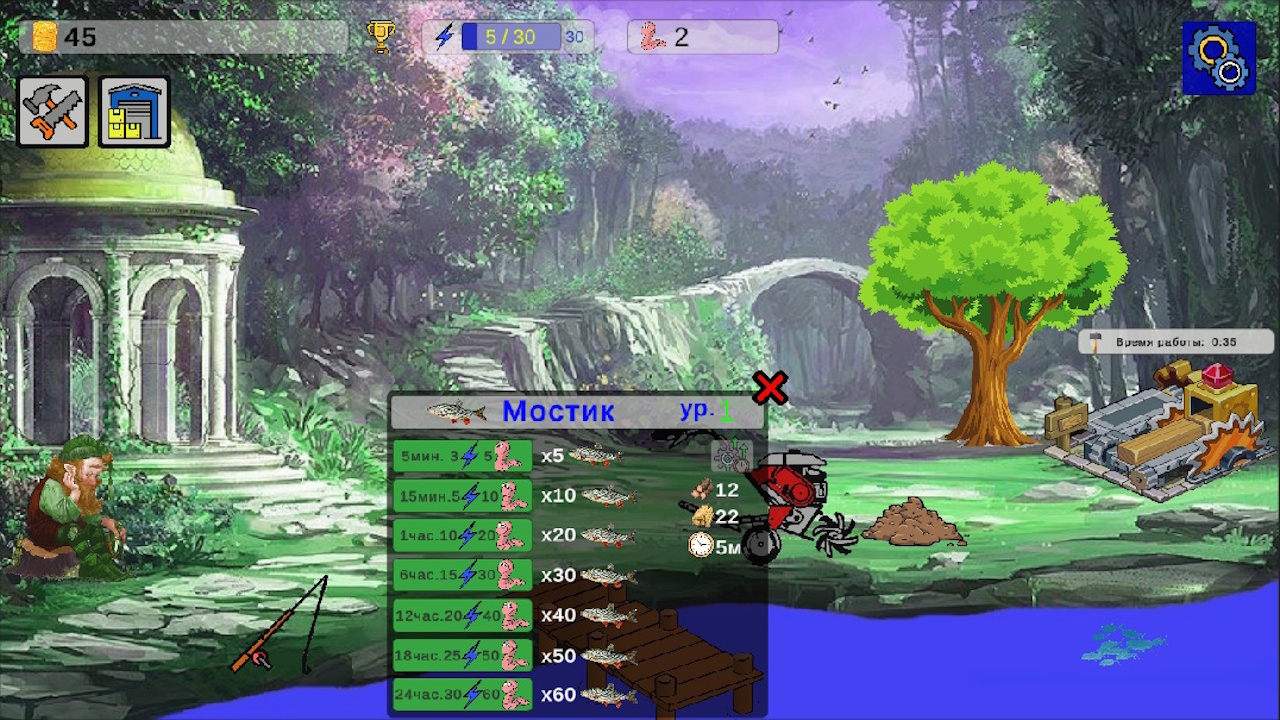1280x720 pixels.
Task: Open the crafting menu hammer-and-saw icon
Action: tap(51, 110)
